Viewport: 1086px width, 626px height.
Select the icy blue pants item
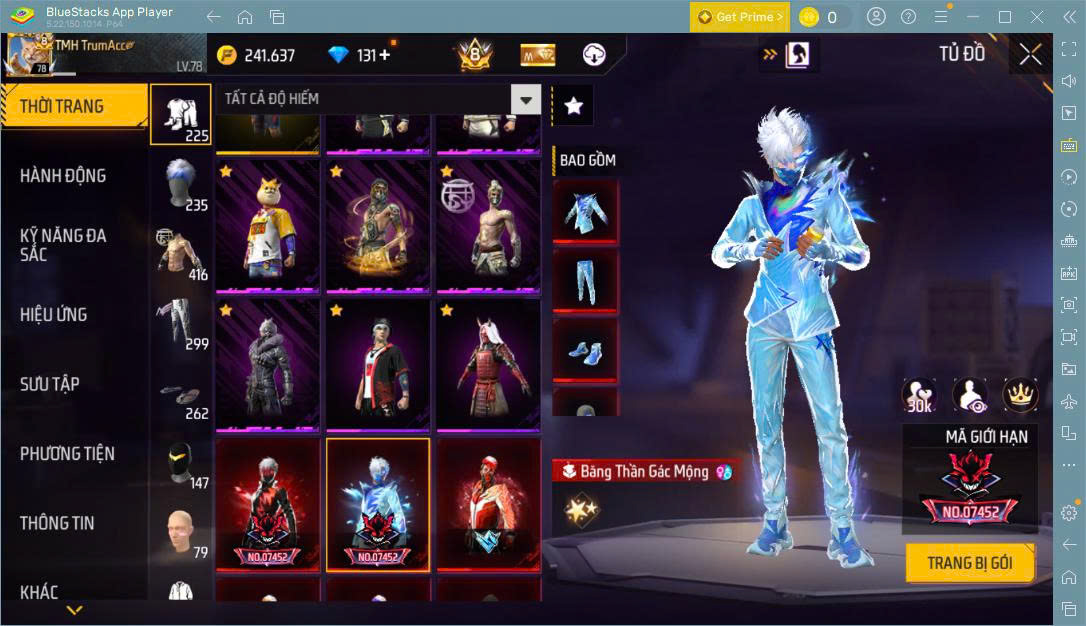[x=585, y=283]
